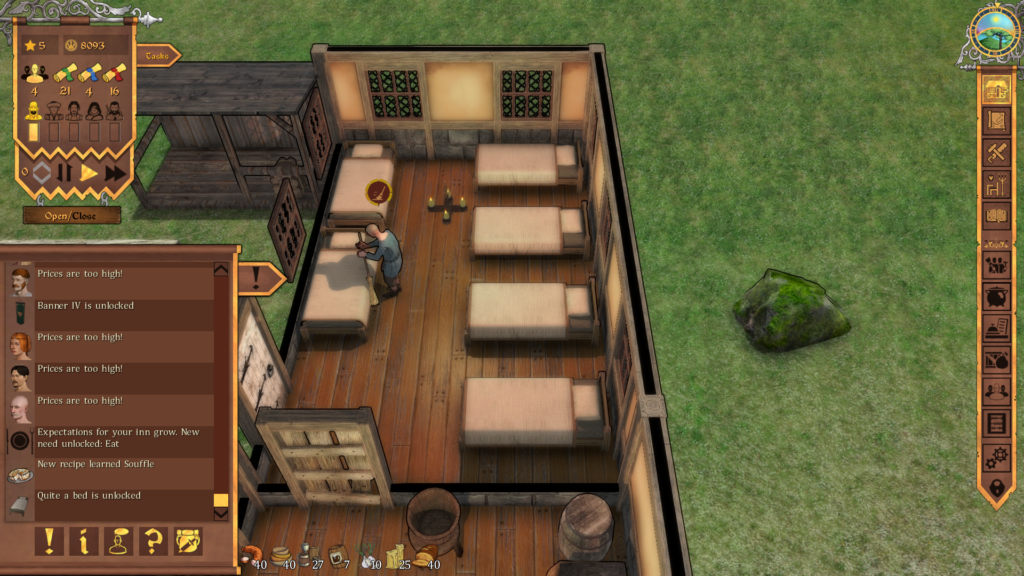1024x576 pixels.
Task: Open the gears settings menu
Action: click(995, 455)
